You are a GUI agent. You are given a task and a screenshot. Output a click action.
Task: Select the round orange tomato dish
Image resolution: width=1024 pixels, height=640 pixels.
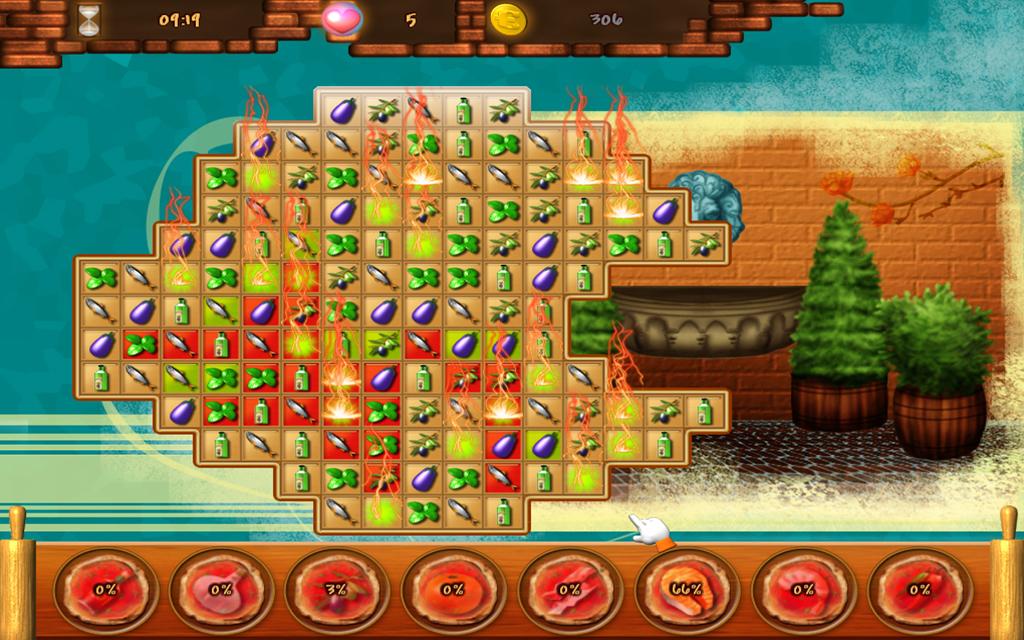[452, 589]
